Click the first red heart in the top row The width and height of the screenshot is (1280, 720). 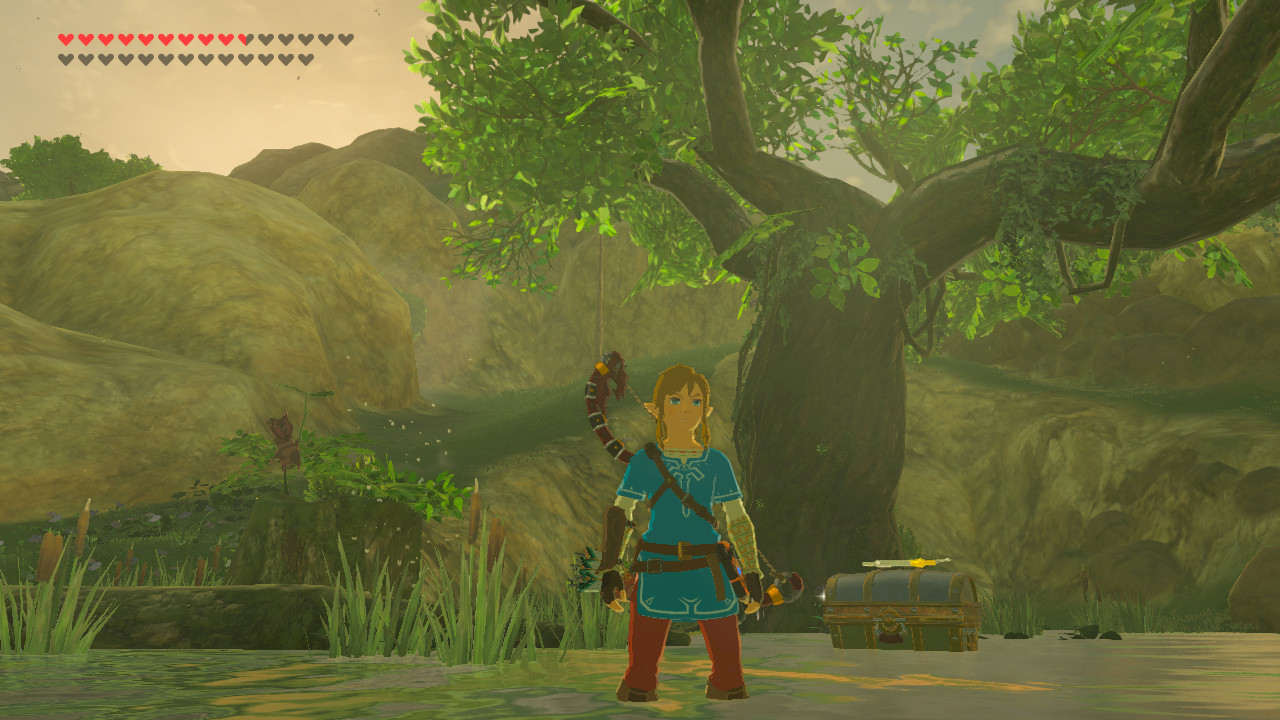[66, 39]
